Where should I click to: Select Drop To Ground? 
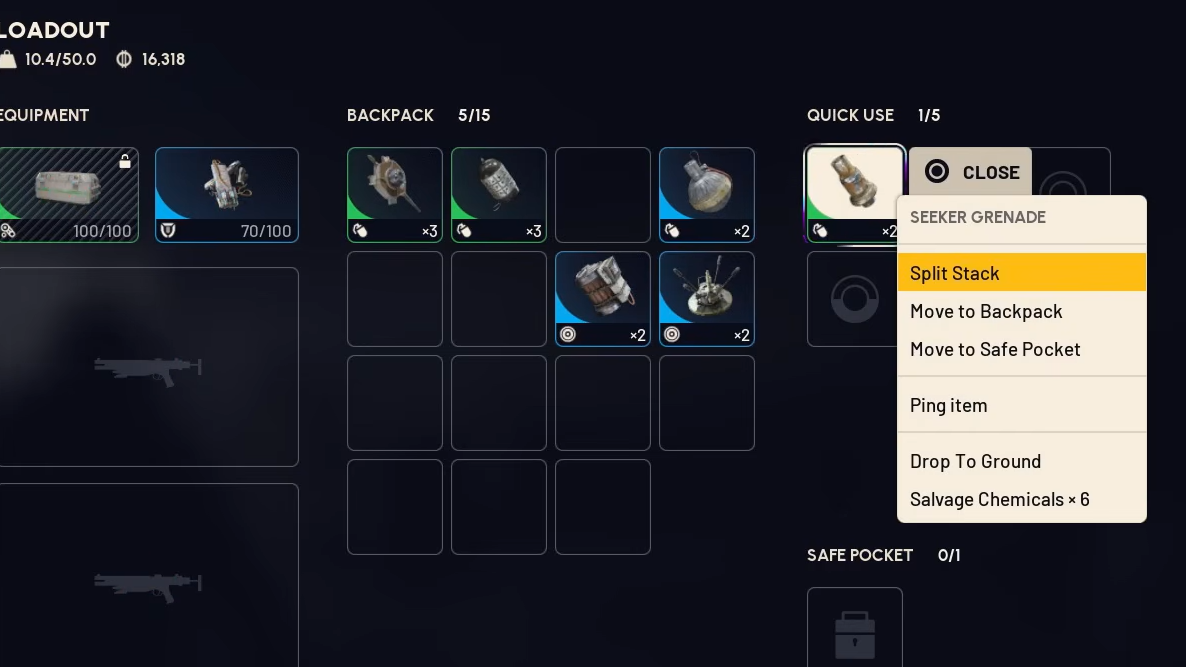1021,461
